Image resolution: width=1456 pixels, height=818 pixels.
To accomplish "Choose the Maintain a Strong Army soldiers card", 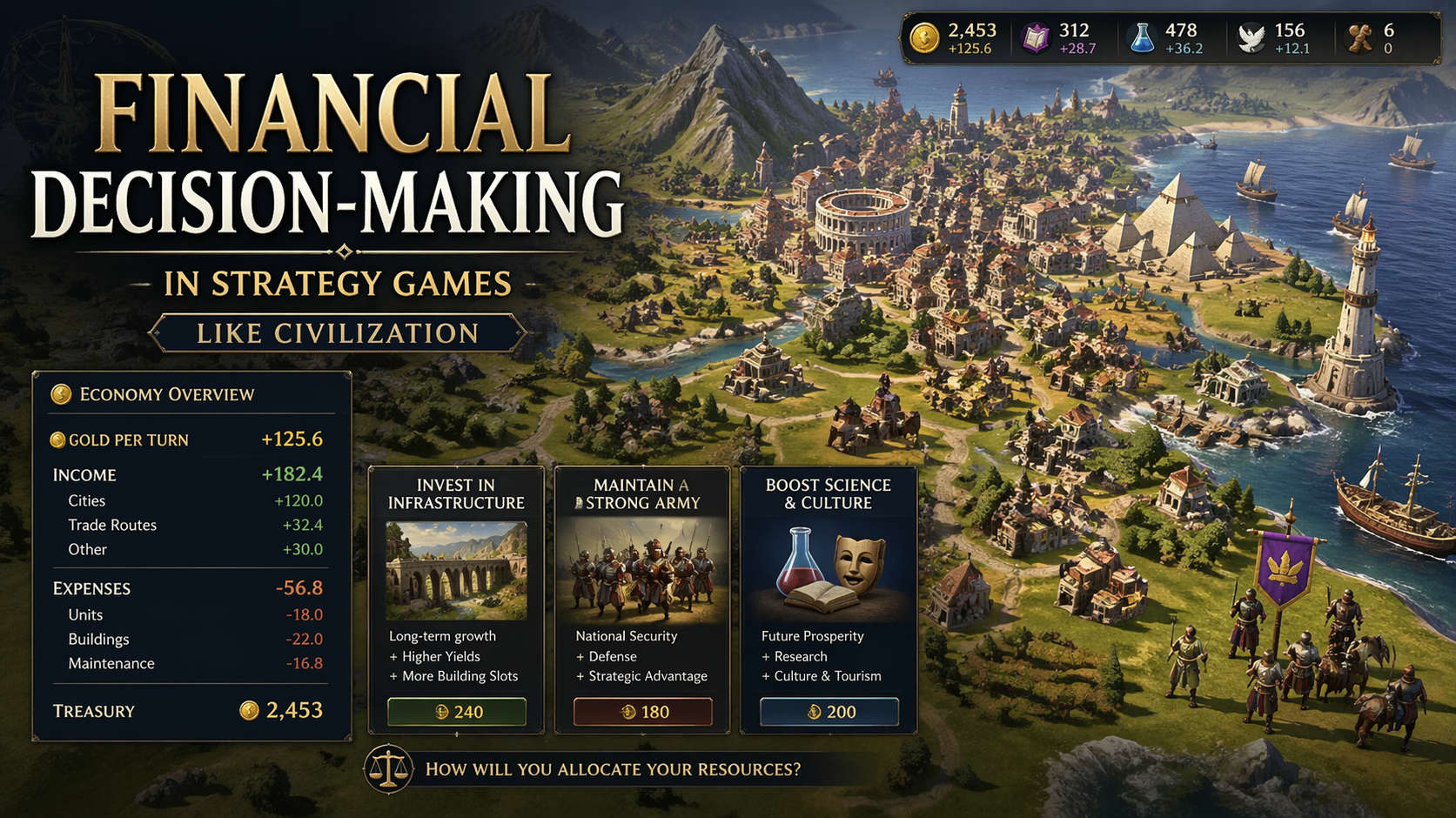I will (x=642, y=570).
